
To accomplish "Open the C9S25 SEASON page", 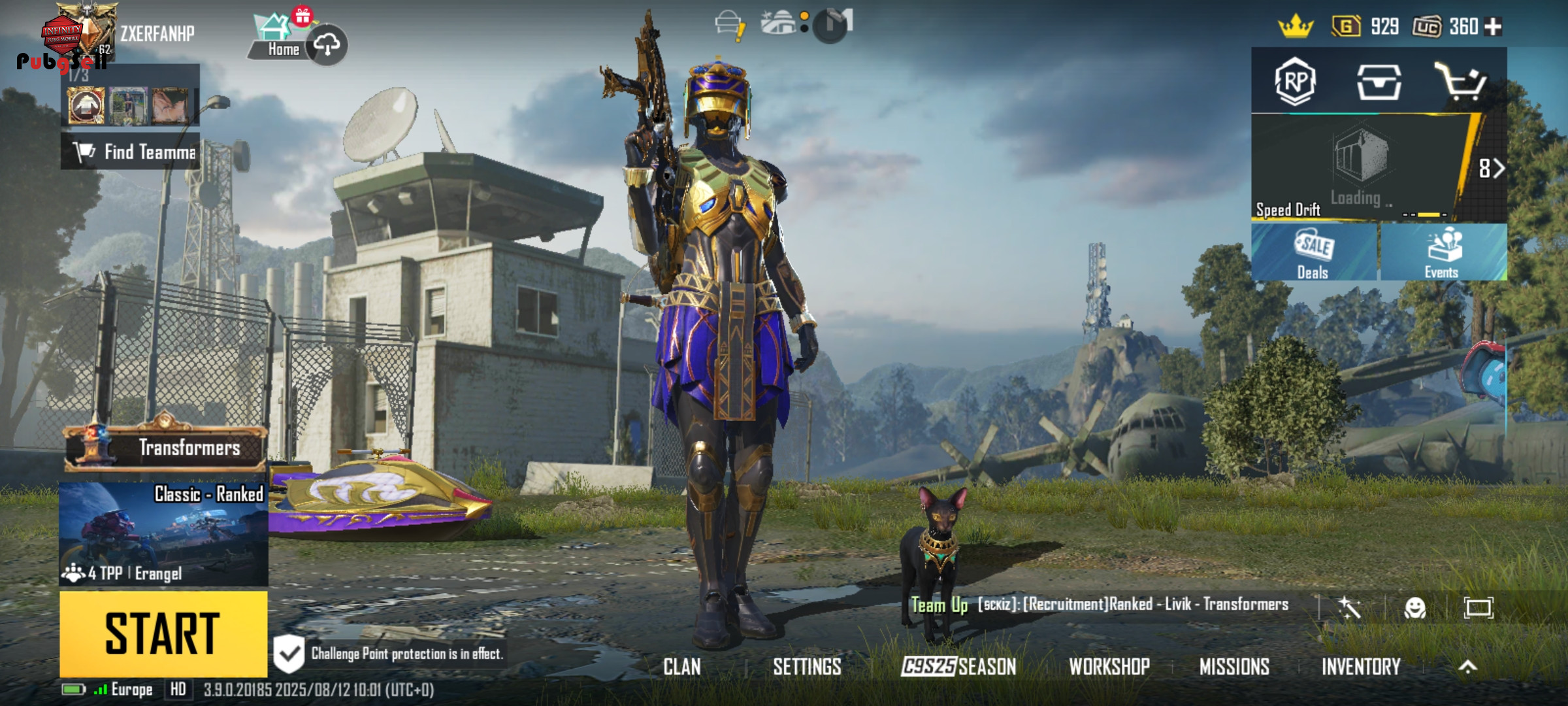I will [958, 667].
